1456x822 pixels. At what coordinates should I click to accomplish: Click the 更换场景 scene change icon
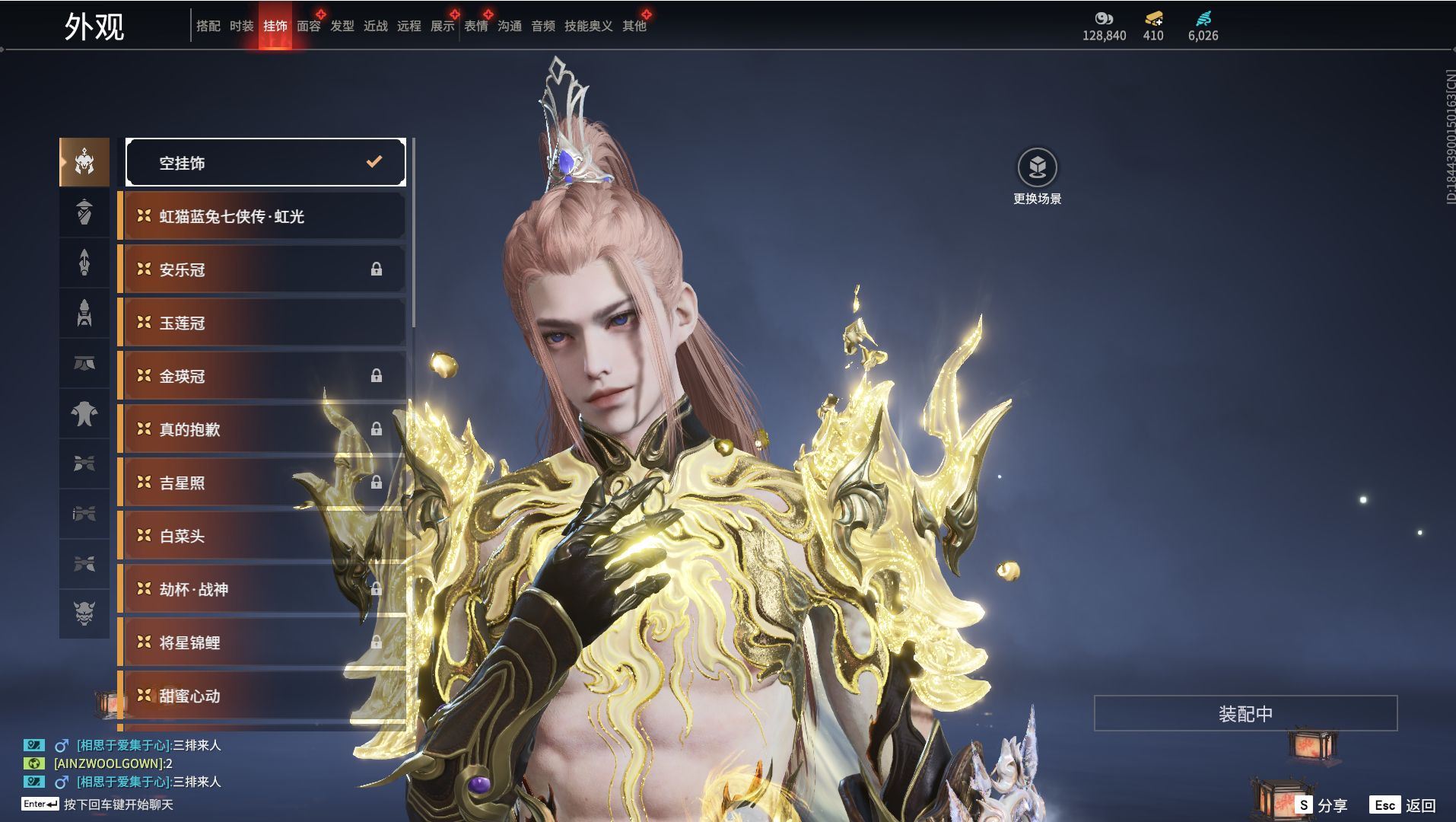click(1037, 167)
